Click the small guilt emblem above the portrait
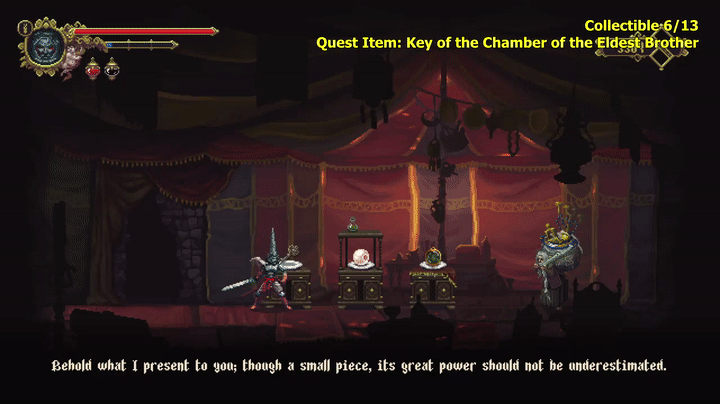 pyautogui.click(x=25, y=27)
